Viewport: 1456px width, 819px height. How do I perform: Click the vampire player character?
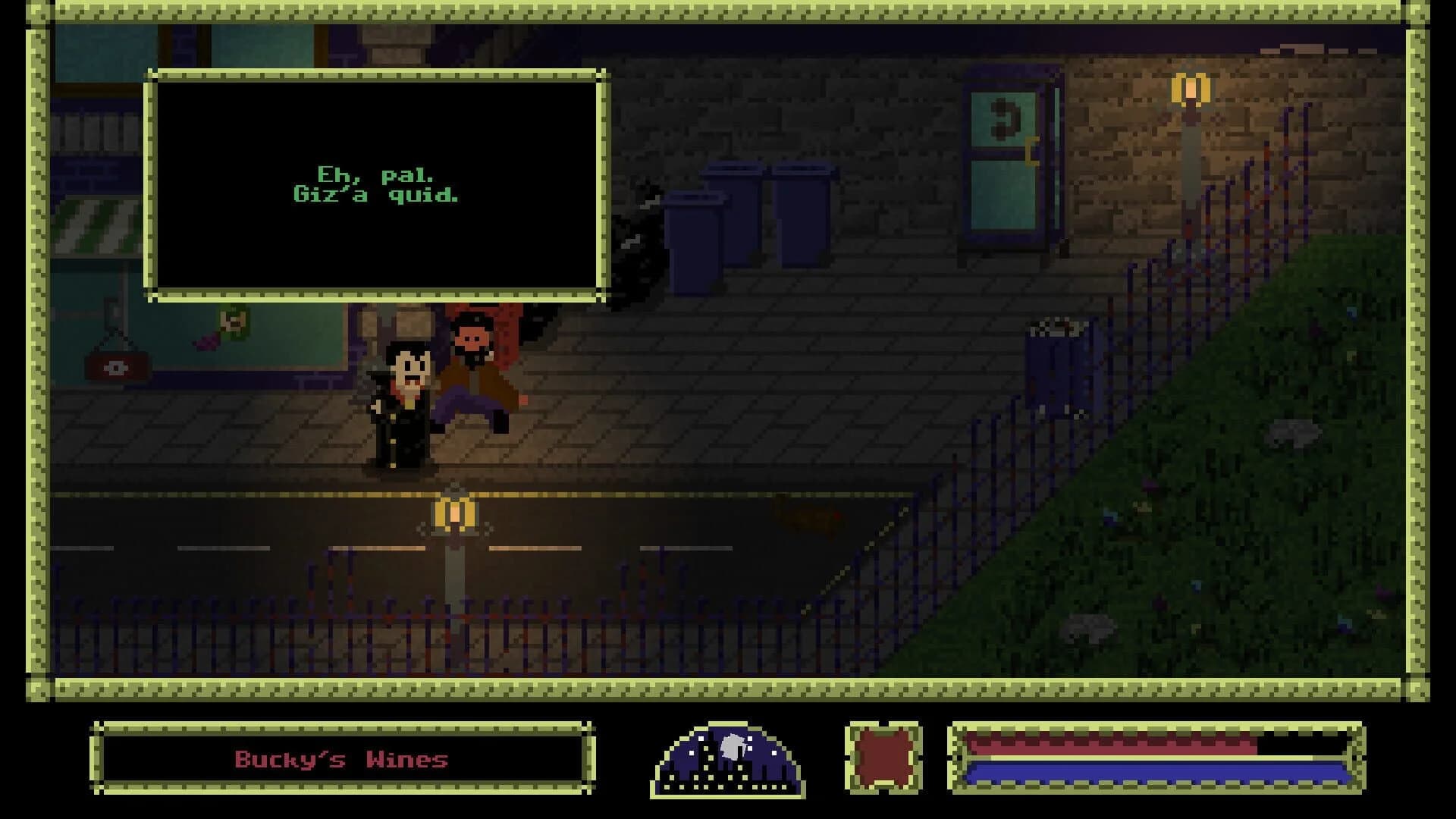tap(403, 402)
